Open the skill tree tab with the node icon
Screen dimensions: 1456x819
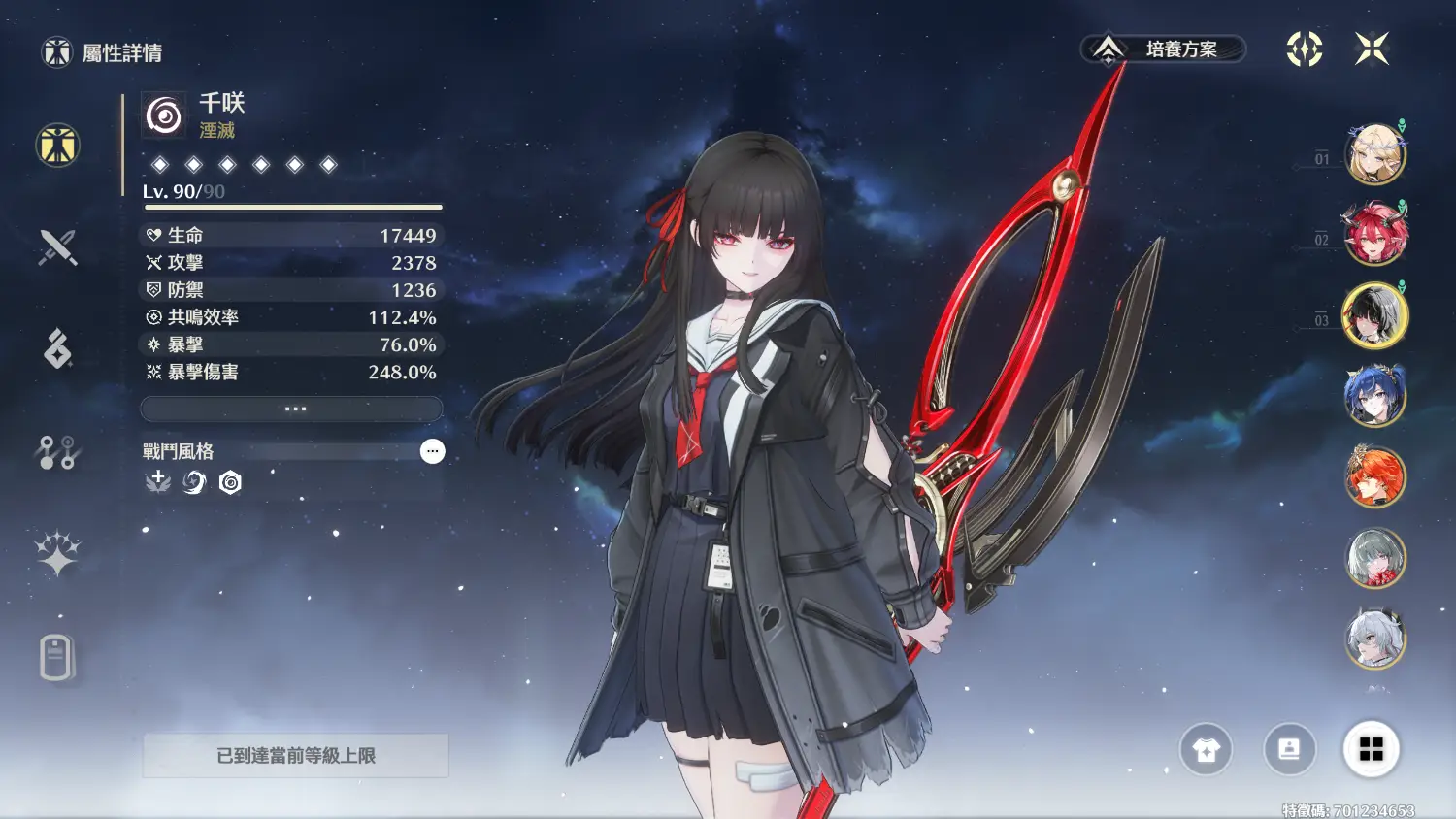[x=57, y=452]
